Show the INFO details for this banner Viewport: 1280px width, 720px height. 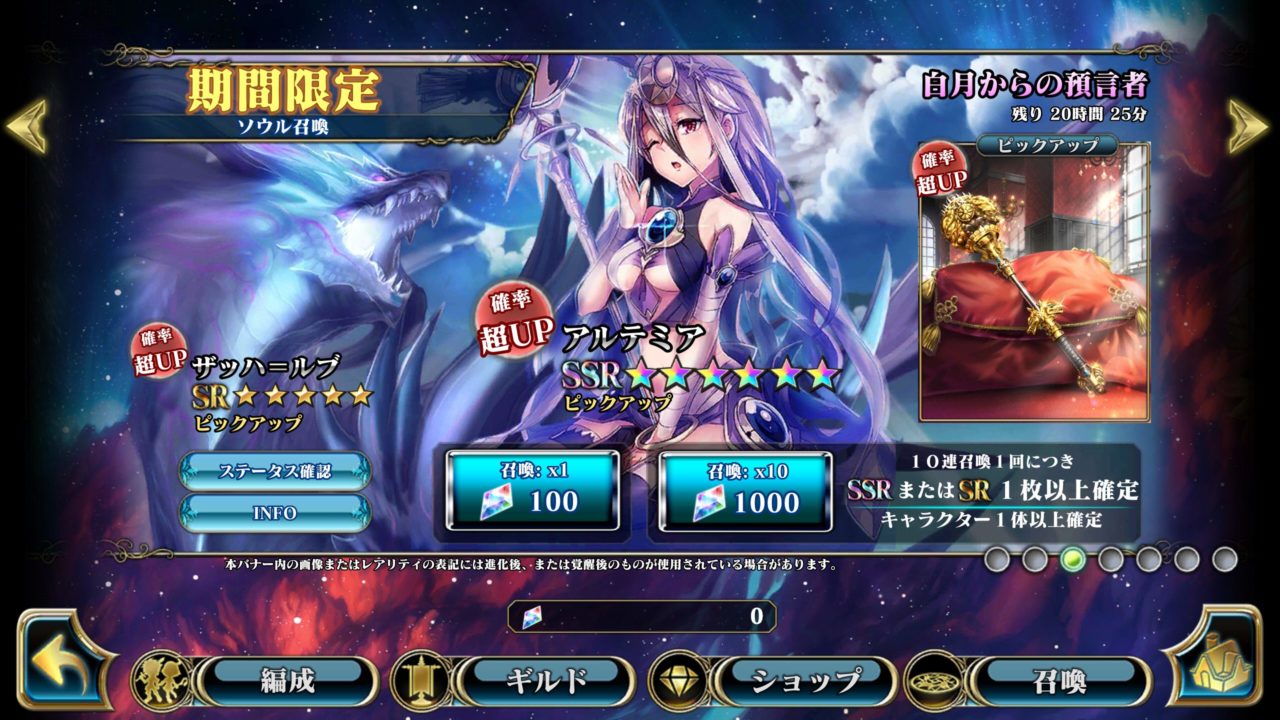click(x=275, y=513)
